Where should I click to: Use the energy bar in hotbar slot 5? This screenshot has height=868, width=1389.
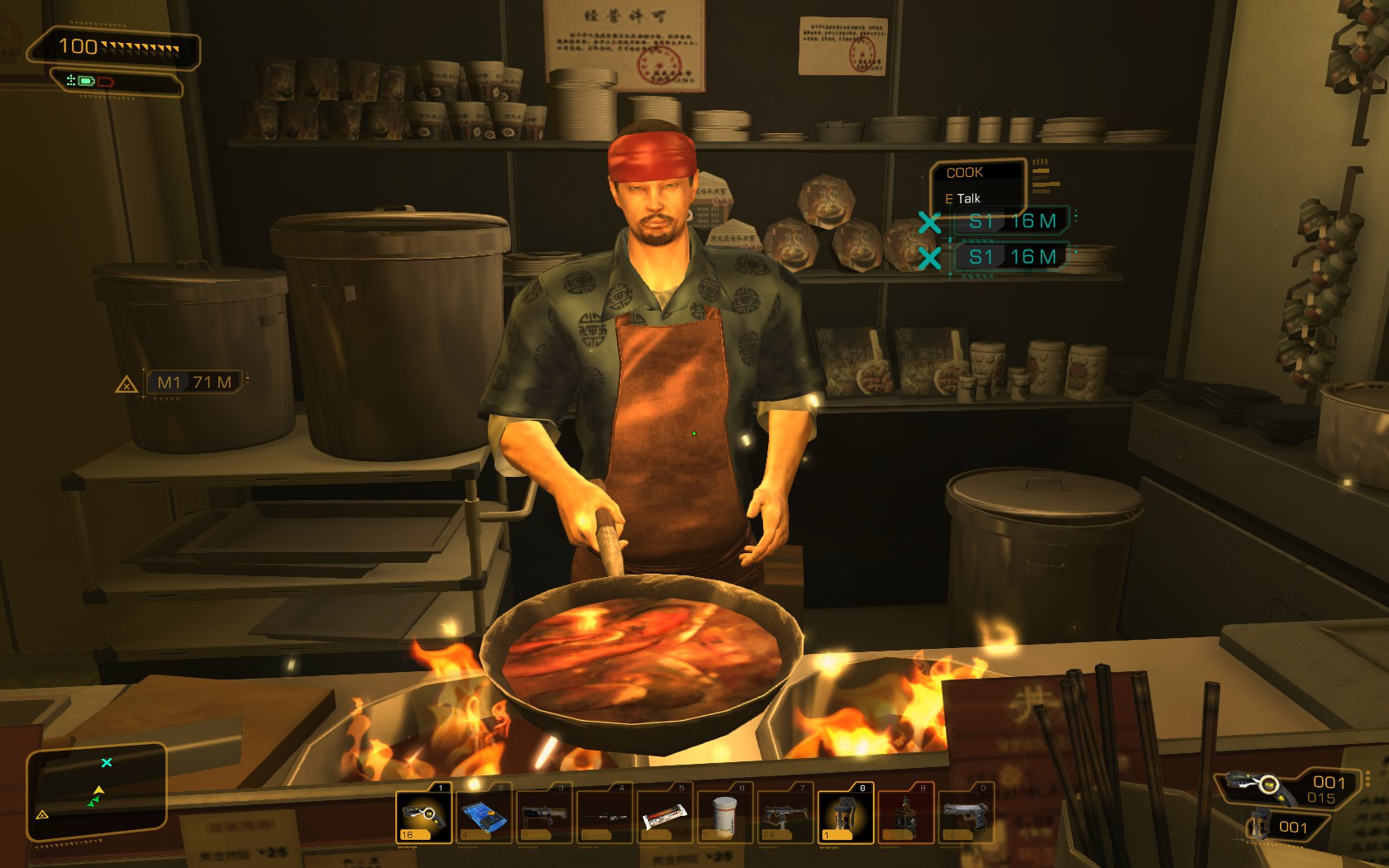(665, 816)
